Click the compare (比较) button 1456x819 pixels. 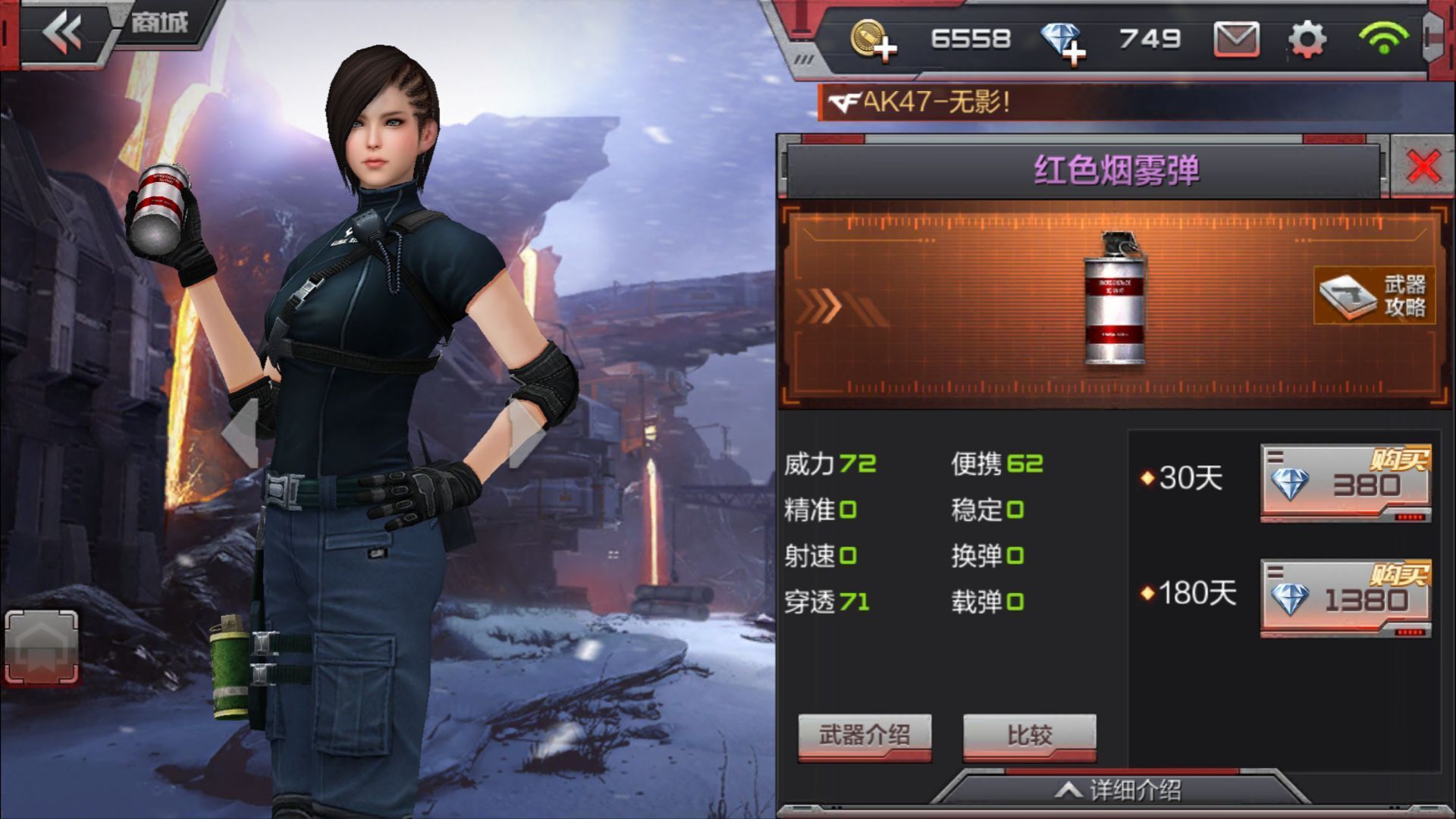pyautogui.click(x=1029, y=736)
